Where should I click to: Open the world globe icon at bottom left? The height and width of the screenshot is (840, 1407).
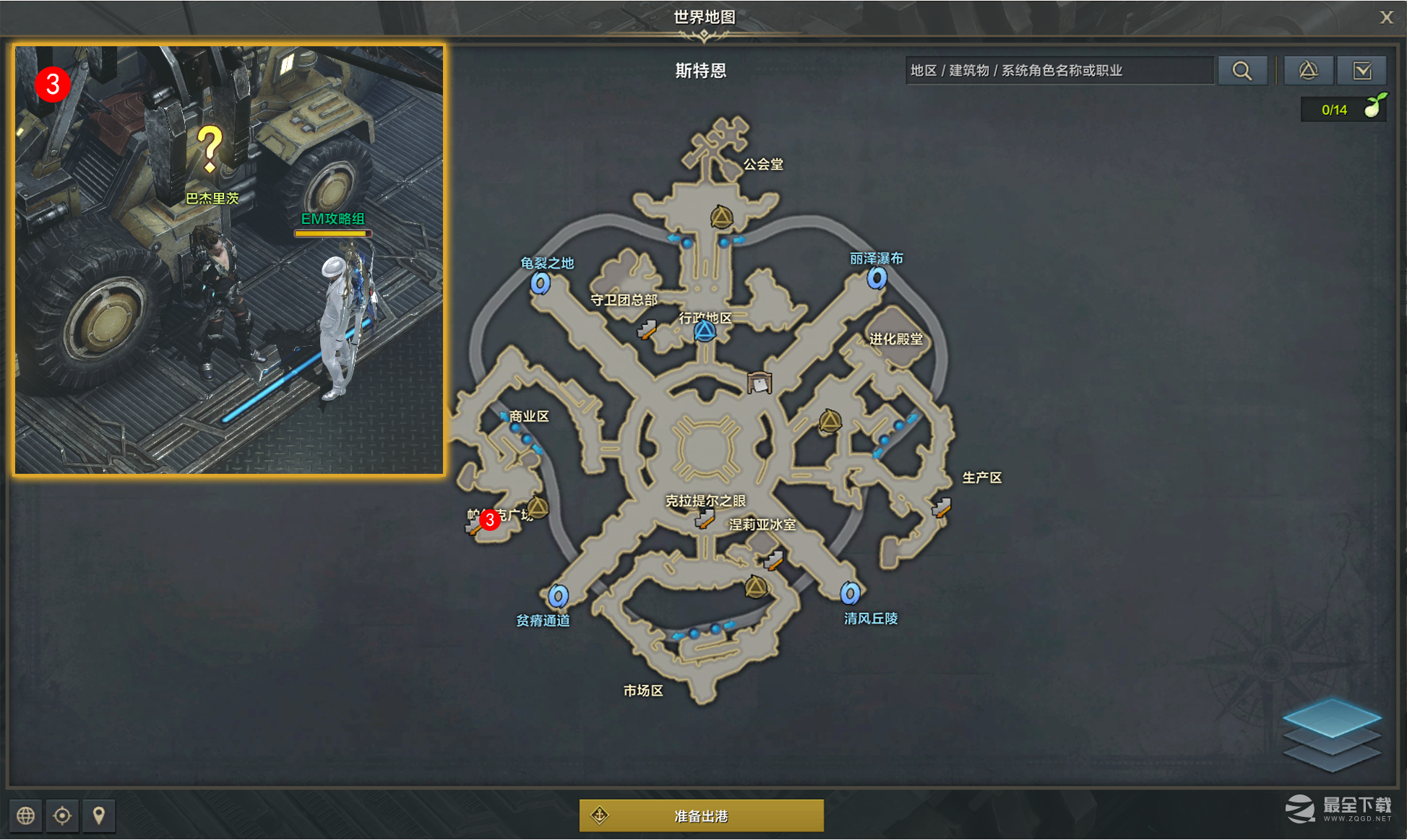pyautogui.click(x=25, y=815)
